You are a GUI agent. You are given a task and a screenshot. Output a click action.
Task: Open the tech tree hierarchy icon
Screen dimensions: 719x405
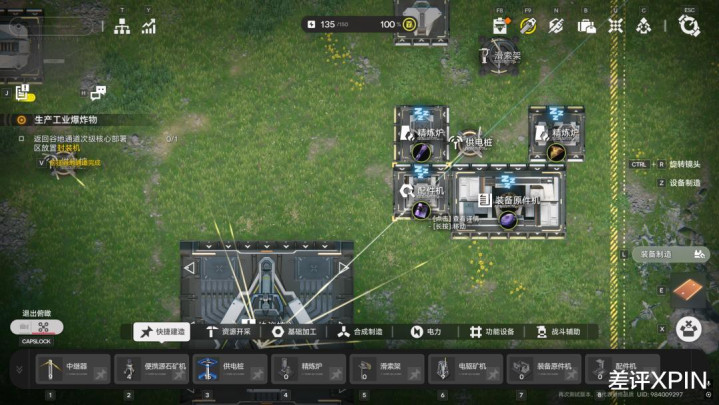(x=122, y=27)
